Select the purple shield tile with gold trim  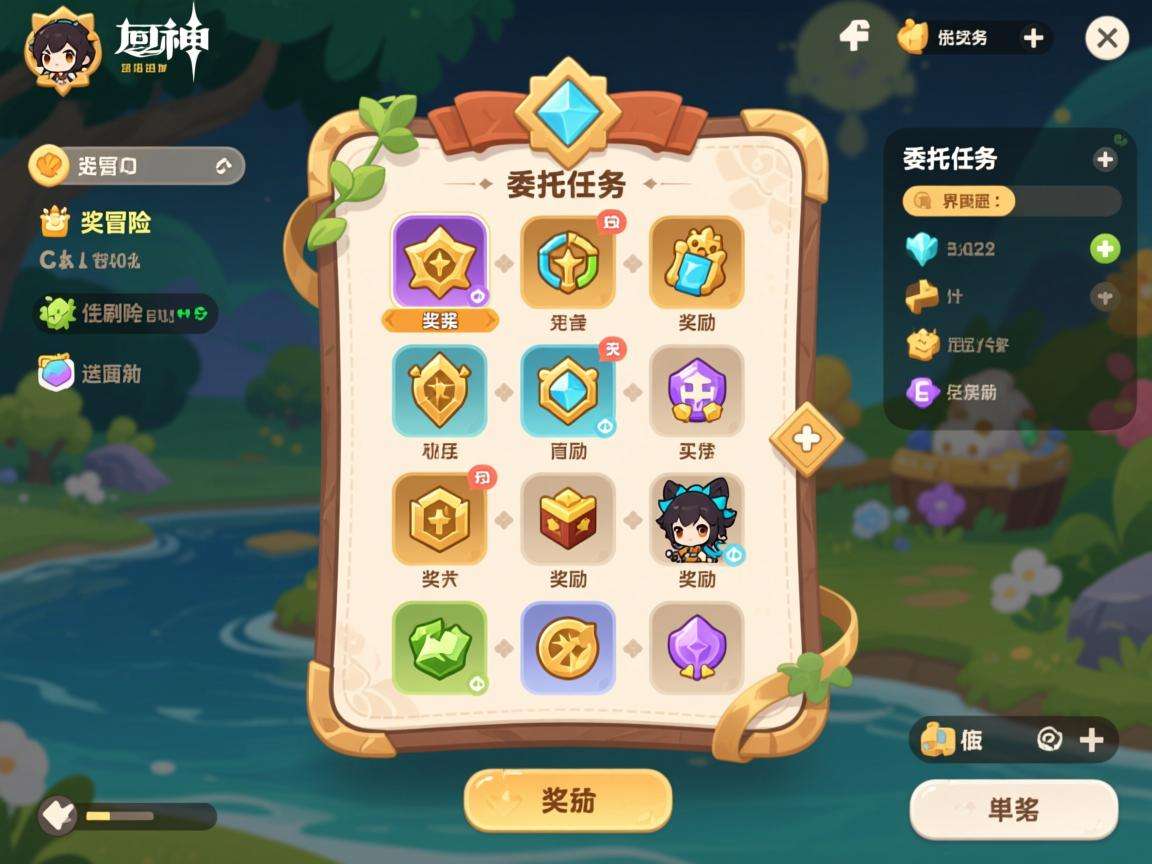point(697,647)
